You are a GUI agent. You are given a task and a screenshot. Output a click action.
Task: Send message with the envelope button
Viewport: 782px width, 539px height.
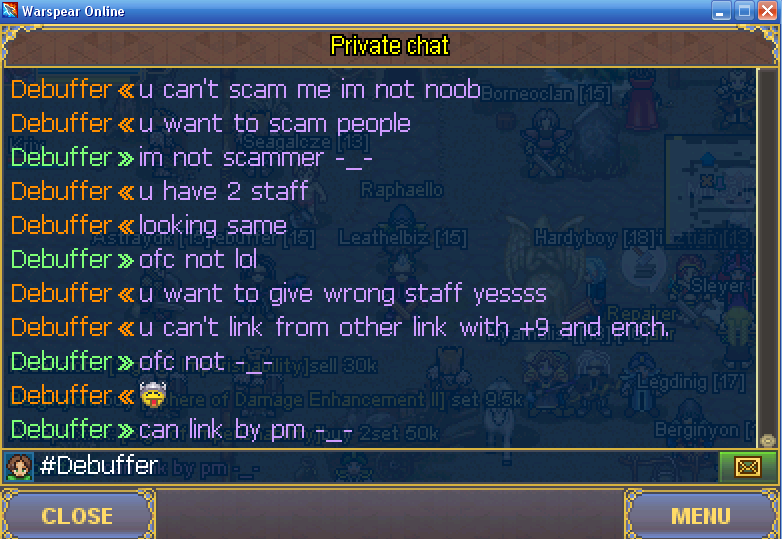(x=746, y=466)
